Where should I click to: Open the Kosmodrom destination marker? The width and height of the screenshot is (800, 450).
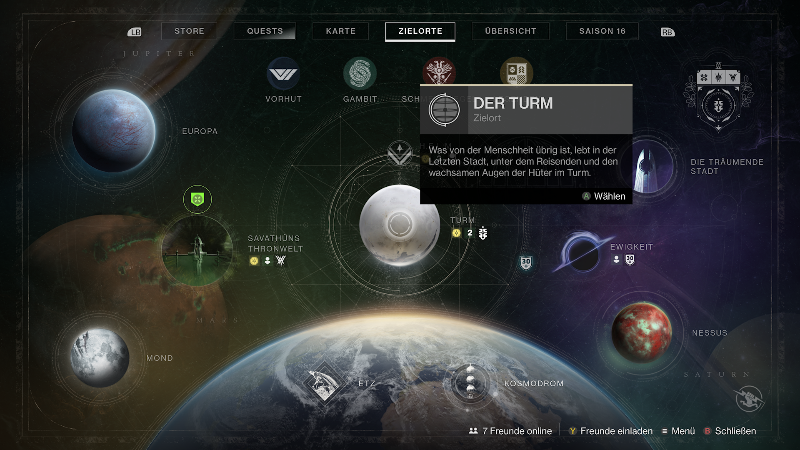click(x=468, y=382)
